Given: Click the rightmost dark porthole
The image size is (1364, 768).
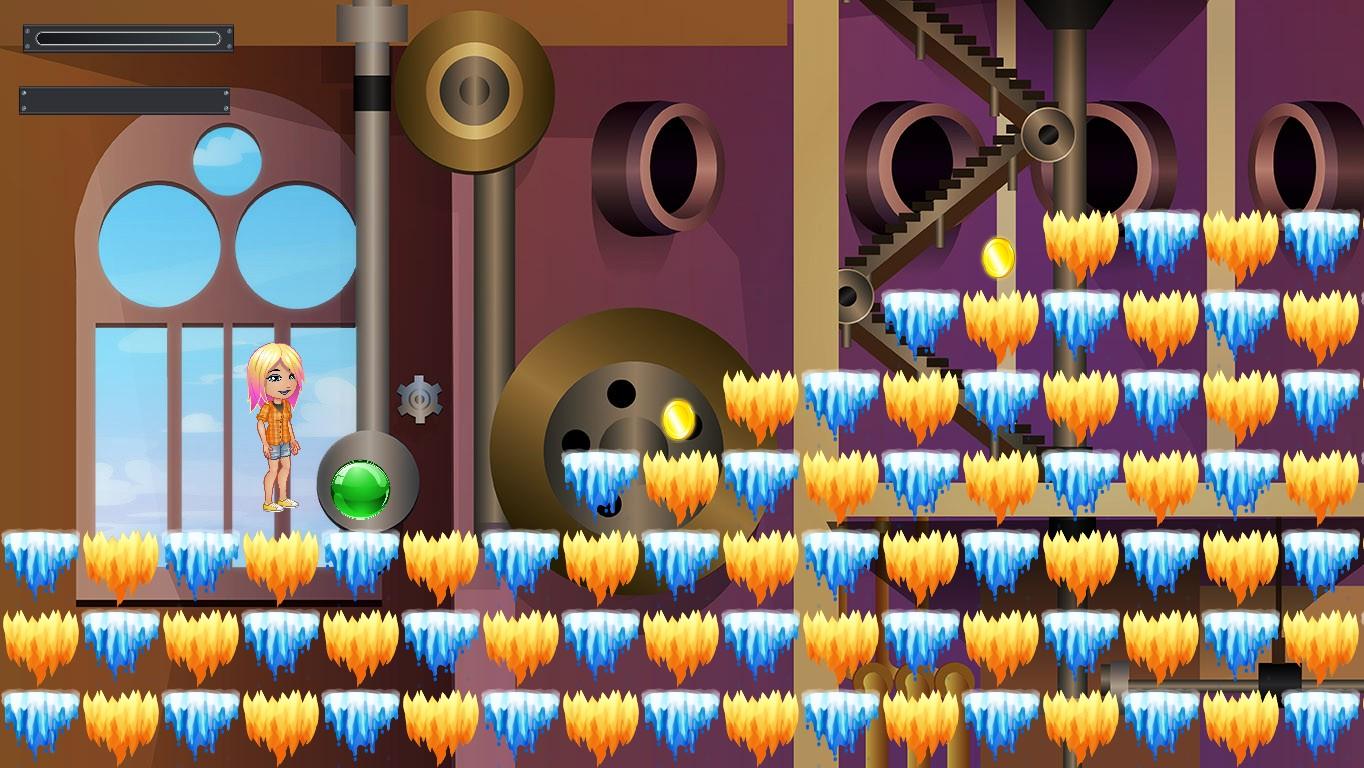Looking at the screenshot, I should pos(1300,156).
